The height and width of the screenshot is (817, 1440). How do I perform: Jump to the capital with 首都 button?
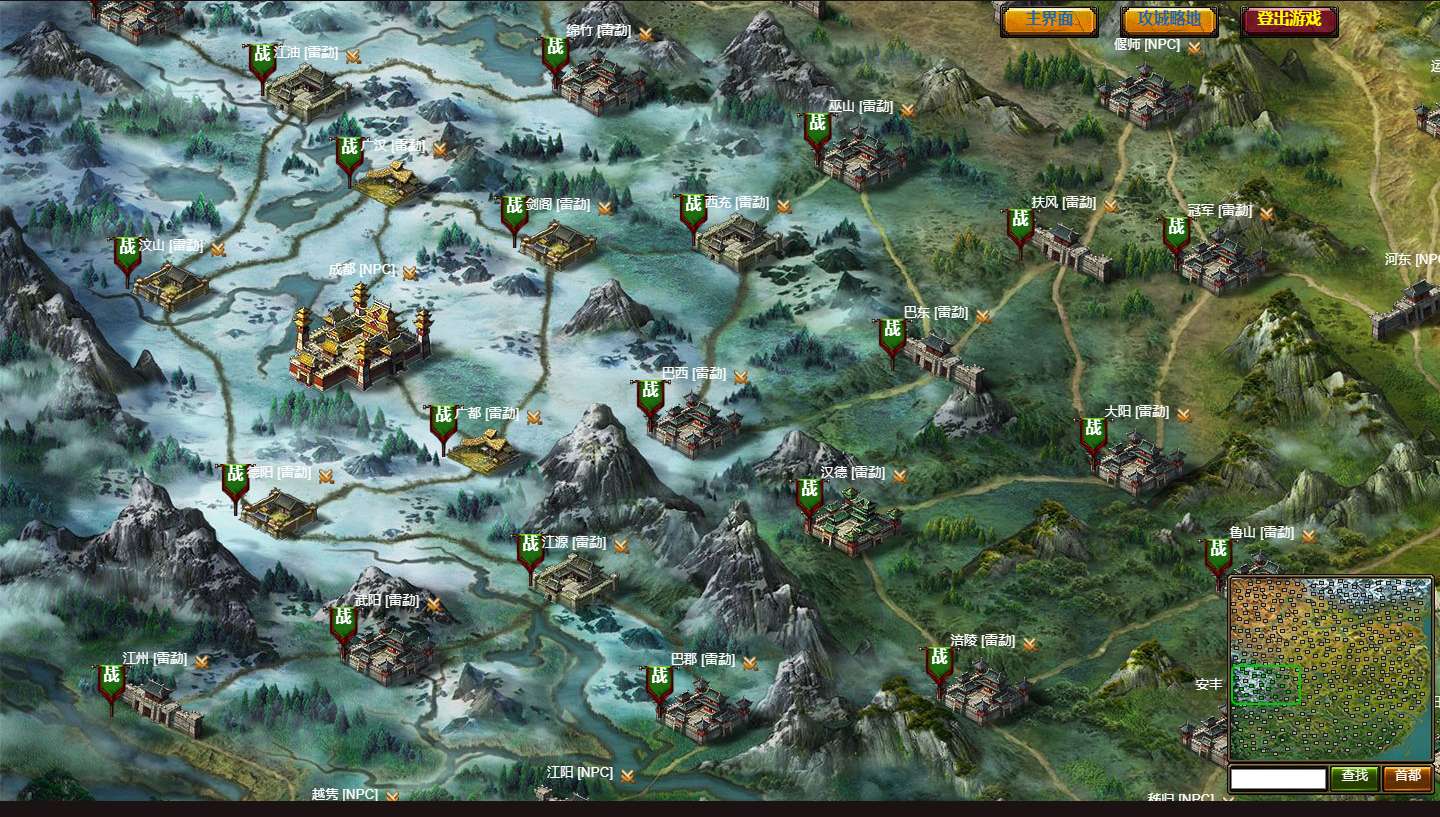(1407, 777)
